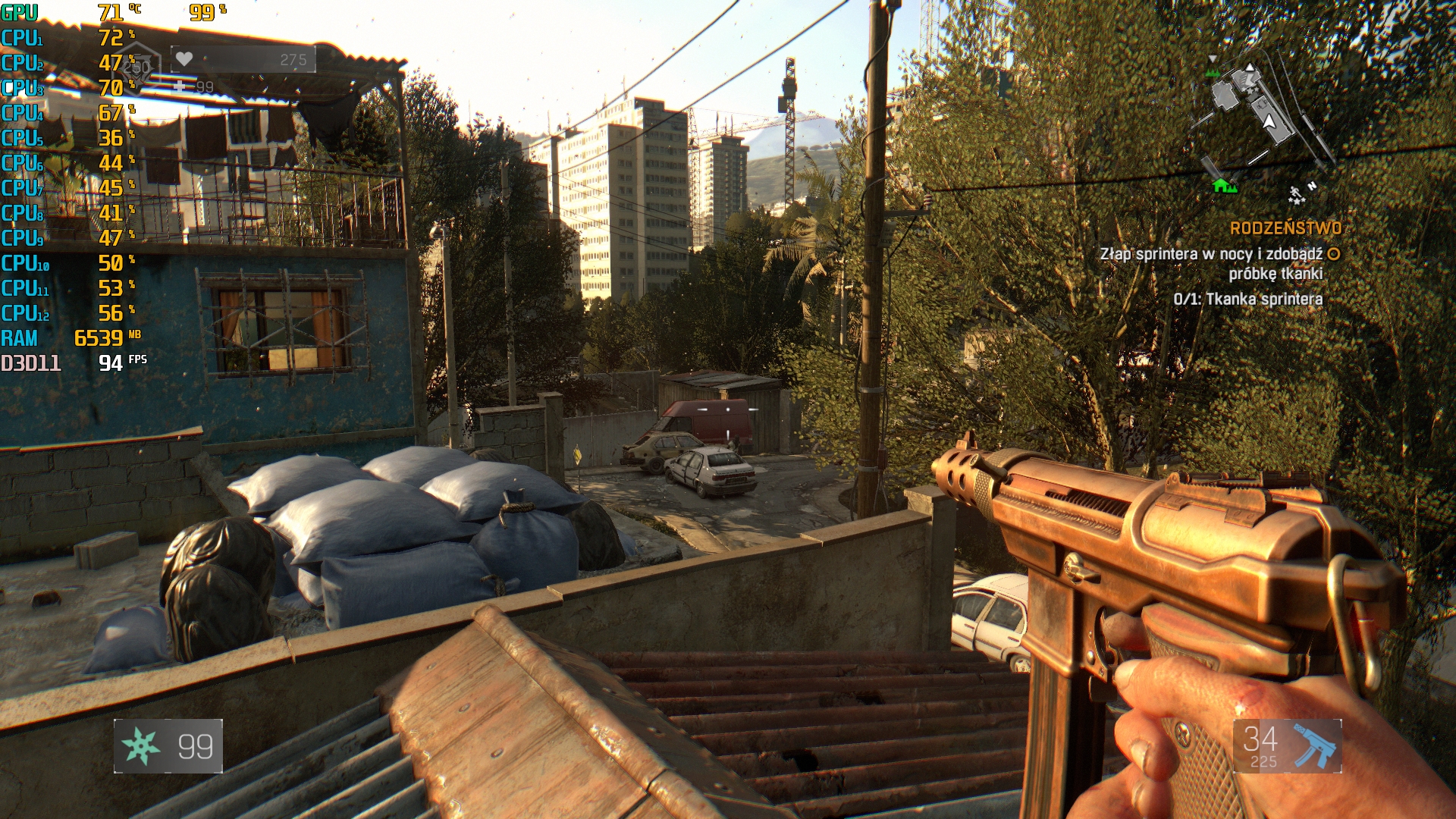Select the green safe house map marker
This screenshot has width=1456, height=819.
[1222, 184]
